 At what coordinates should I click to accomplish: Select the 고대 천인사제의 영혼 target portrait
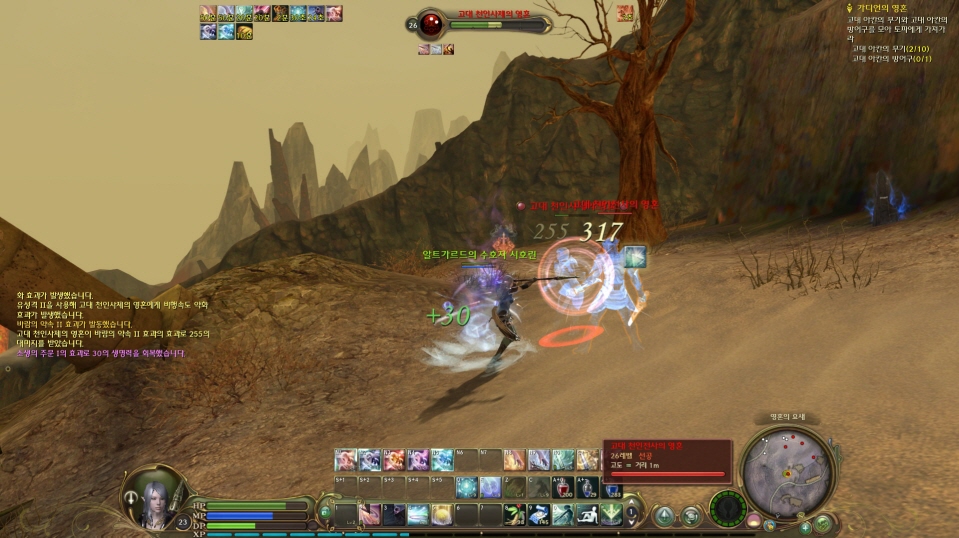pyautogui.click(x=431, y=23)
